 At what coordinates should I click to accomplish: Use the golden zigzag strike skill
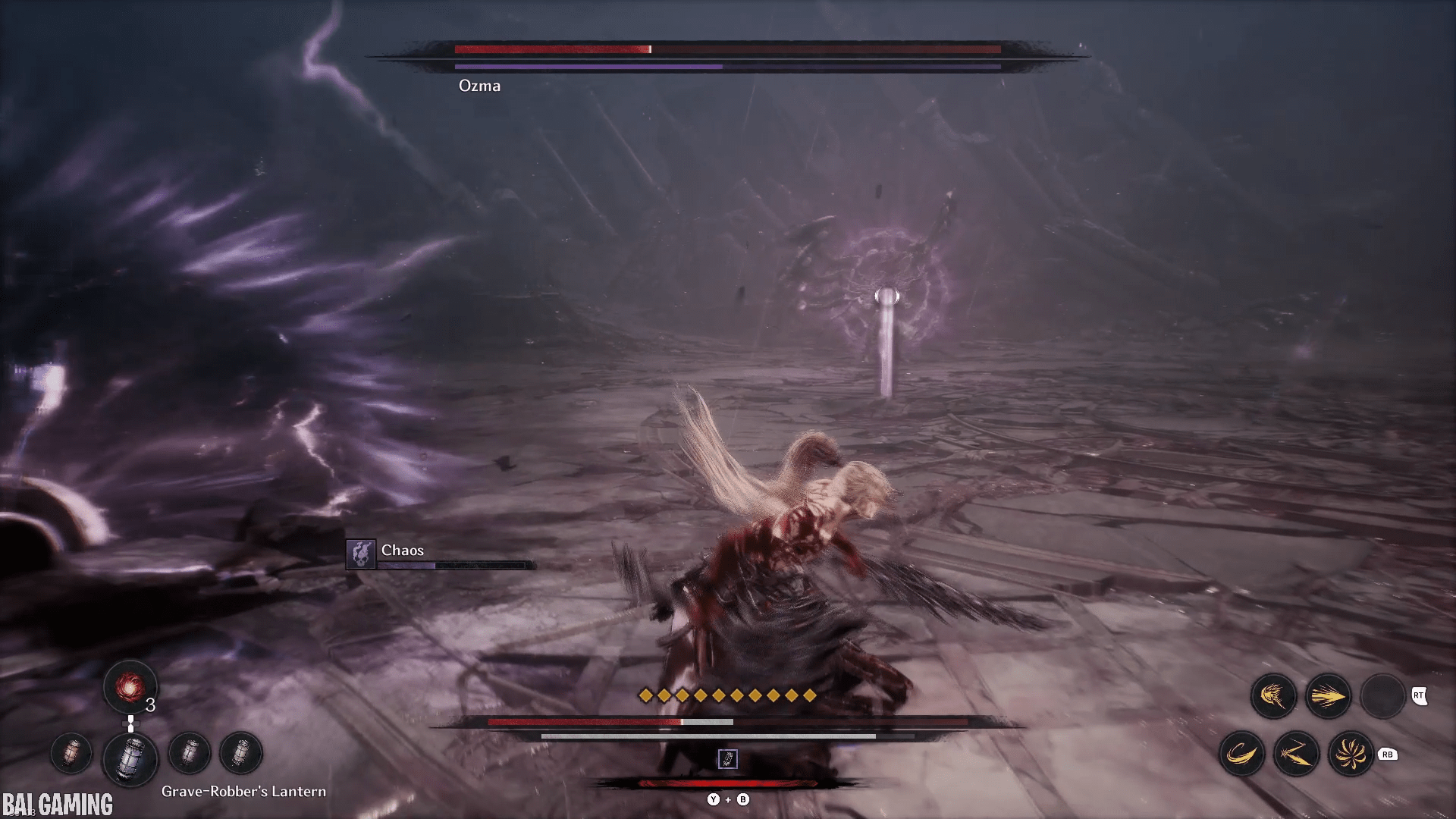click(1296, 754)
